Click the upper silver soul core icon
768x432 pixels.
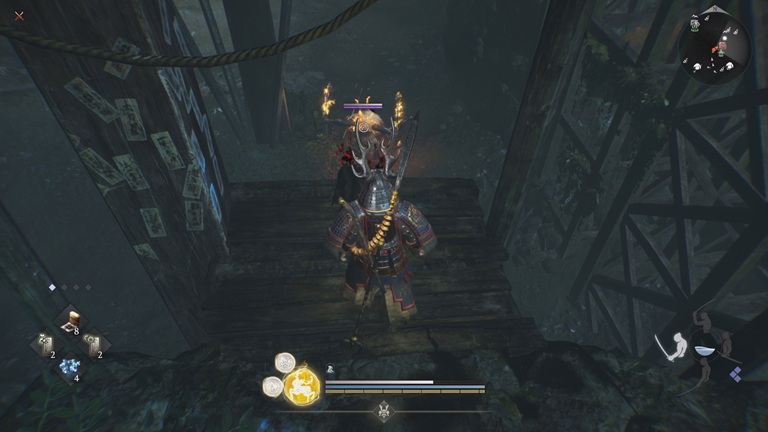[x=284, y=362]
